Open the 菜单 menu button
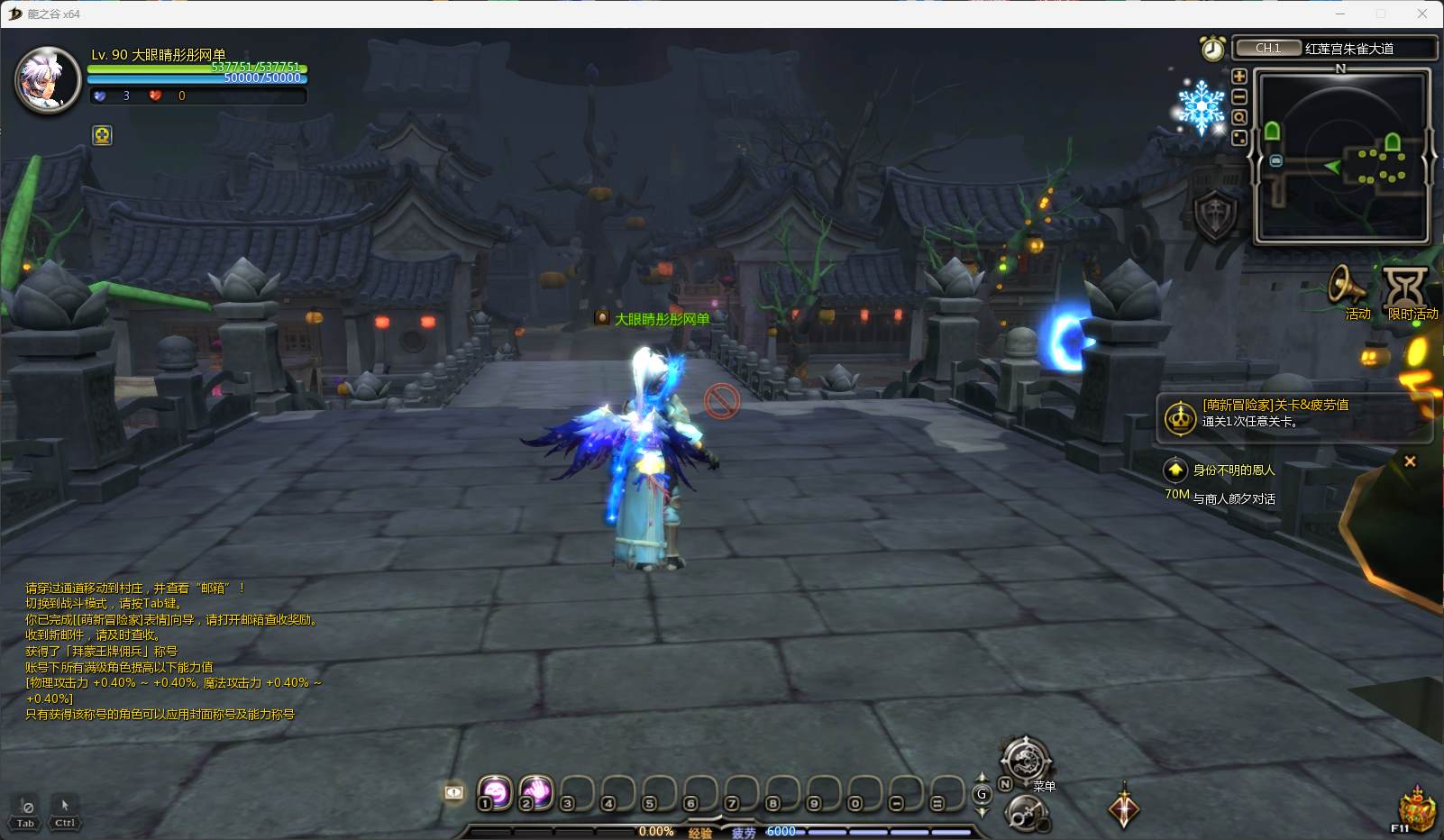Screen dimensions: 1444x840 (1026, 760)
